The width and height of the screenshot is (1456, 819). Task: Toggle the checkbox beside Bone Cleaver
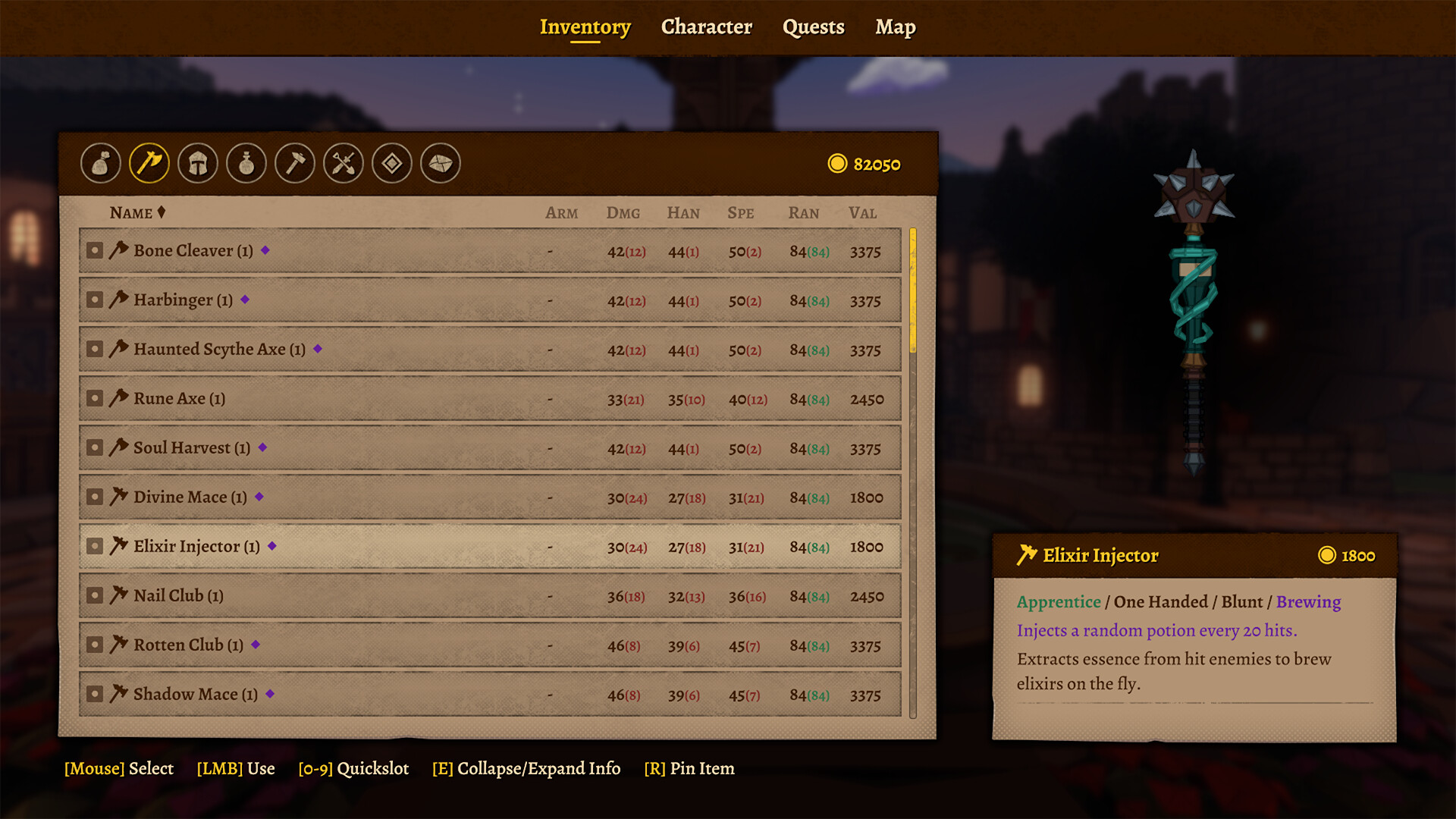coord(94,249)
